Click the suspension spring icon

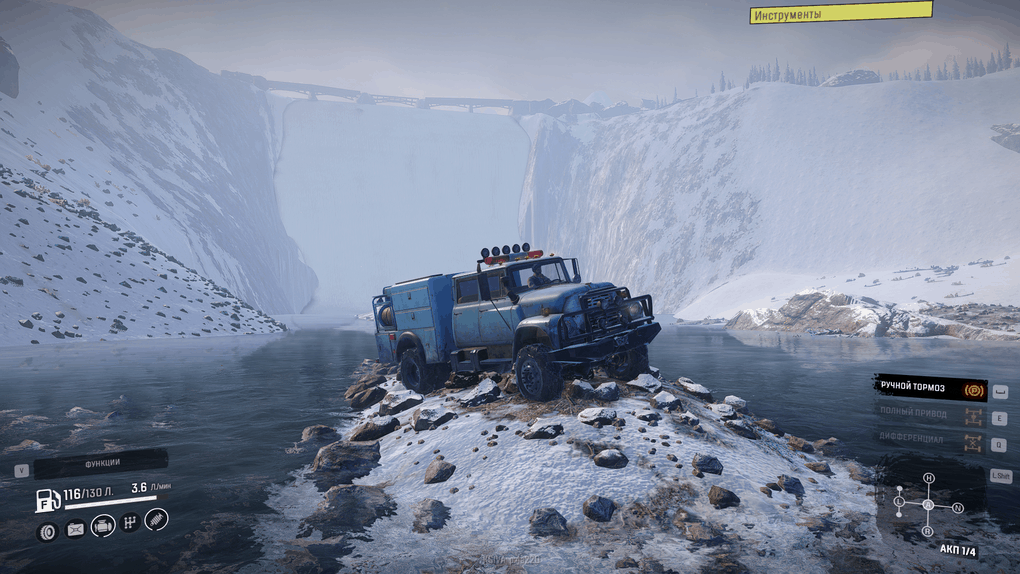[156, 519]
